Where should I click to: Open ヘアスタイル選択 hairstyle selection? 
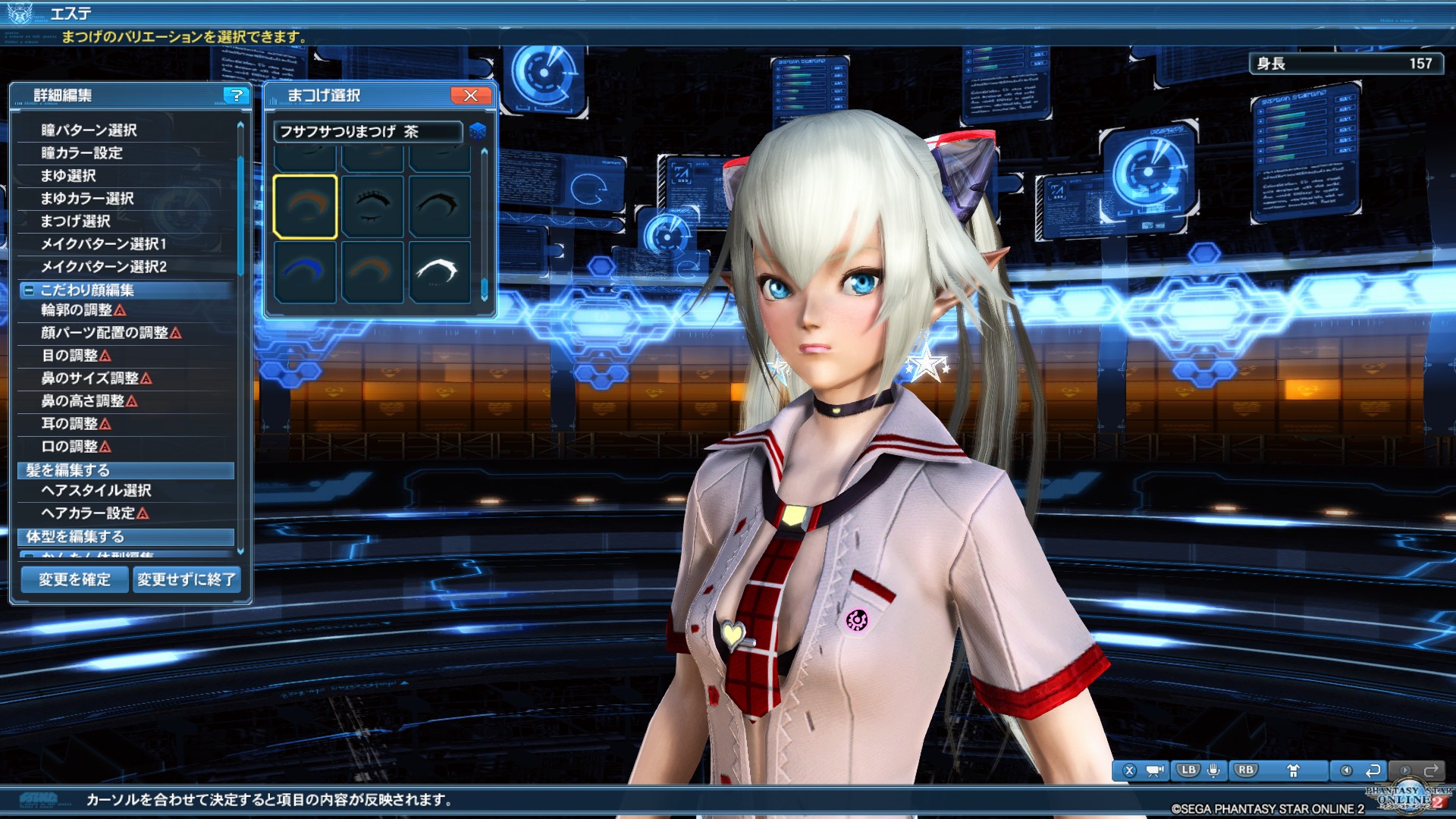point(96,491)
